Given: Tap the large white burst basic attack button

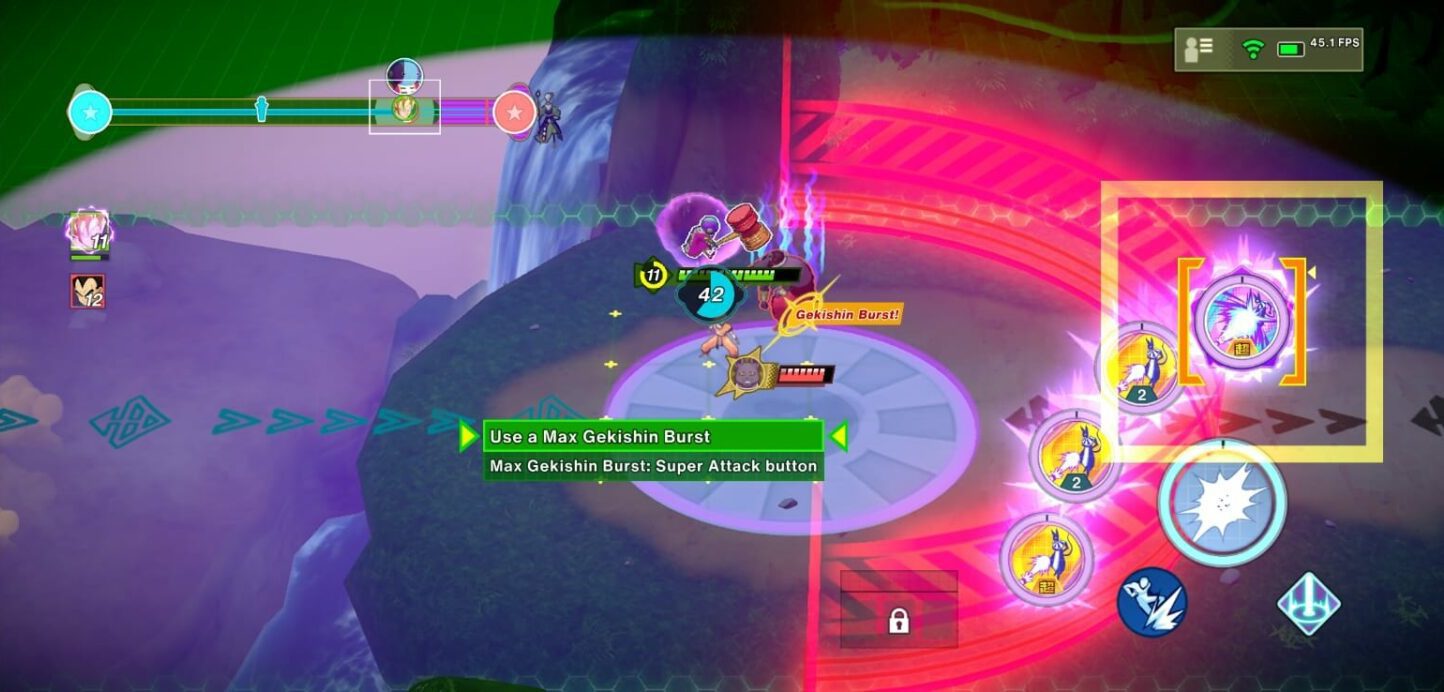Looking at the screenshot, I should (1222, 502).
